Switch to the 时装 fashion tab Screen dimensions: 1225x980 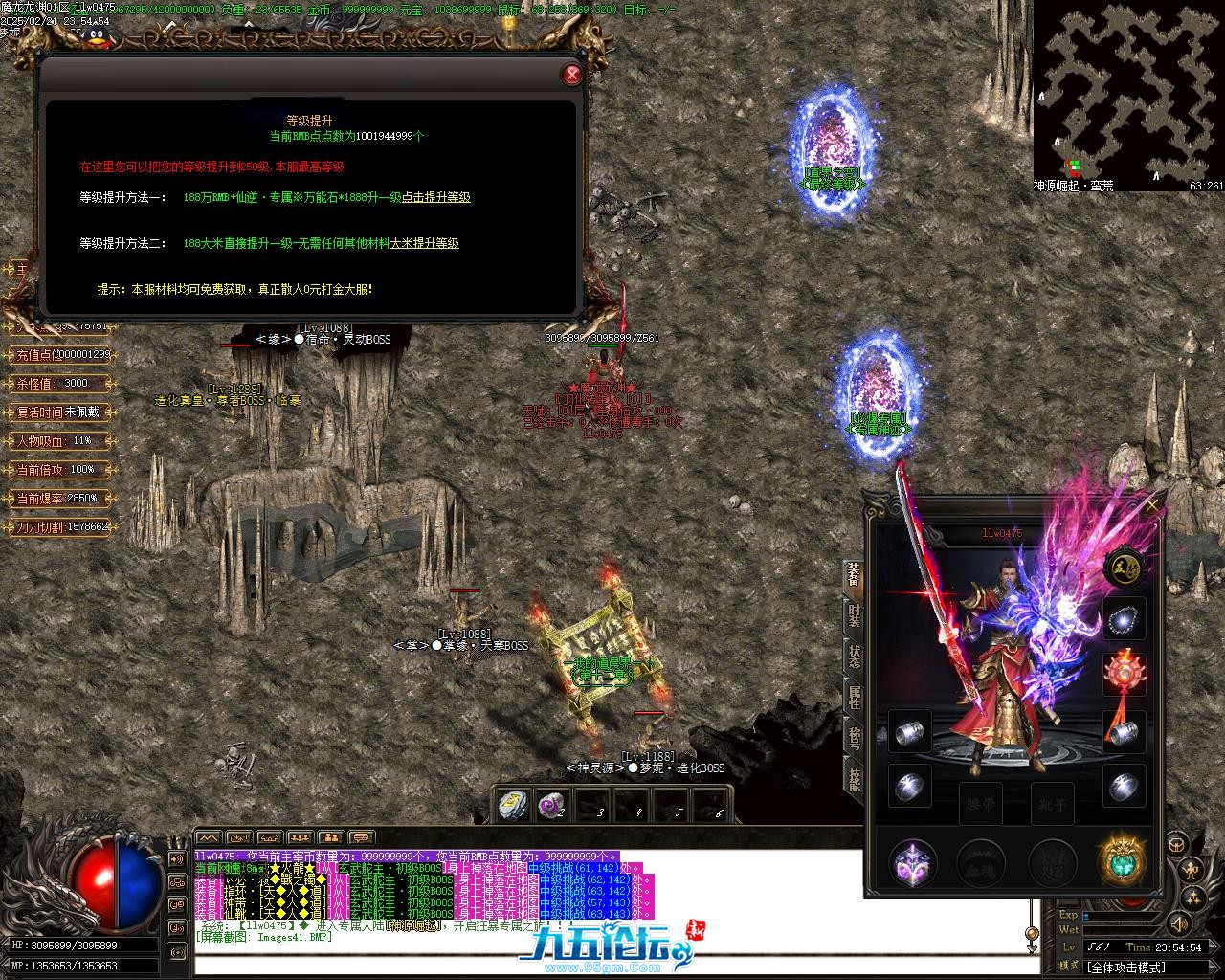pyautogui.click(x=853, y=615)
